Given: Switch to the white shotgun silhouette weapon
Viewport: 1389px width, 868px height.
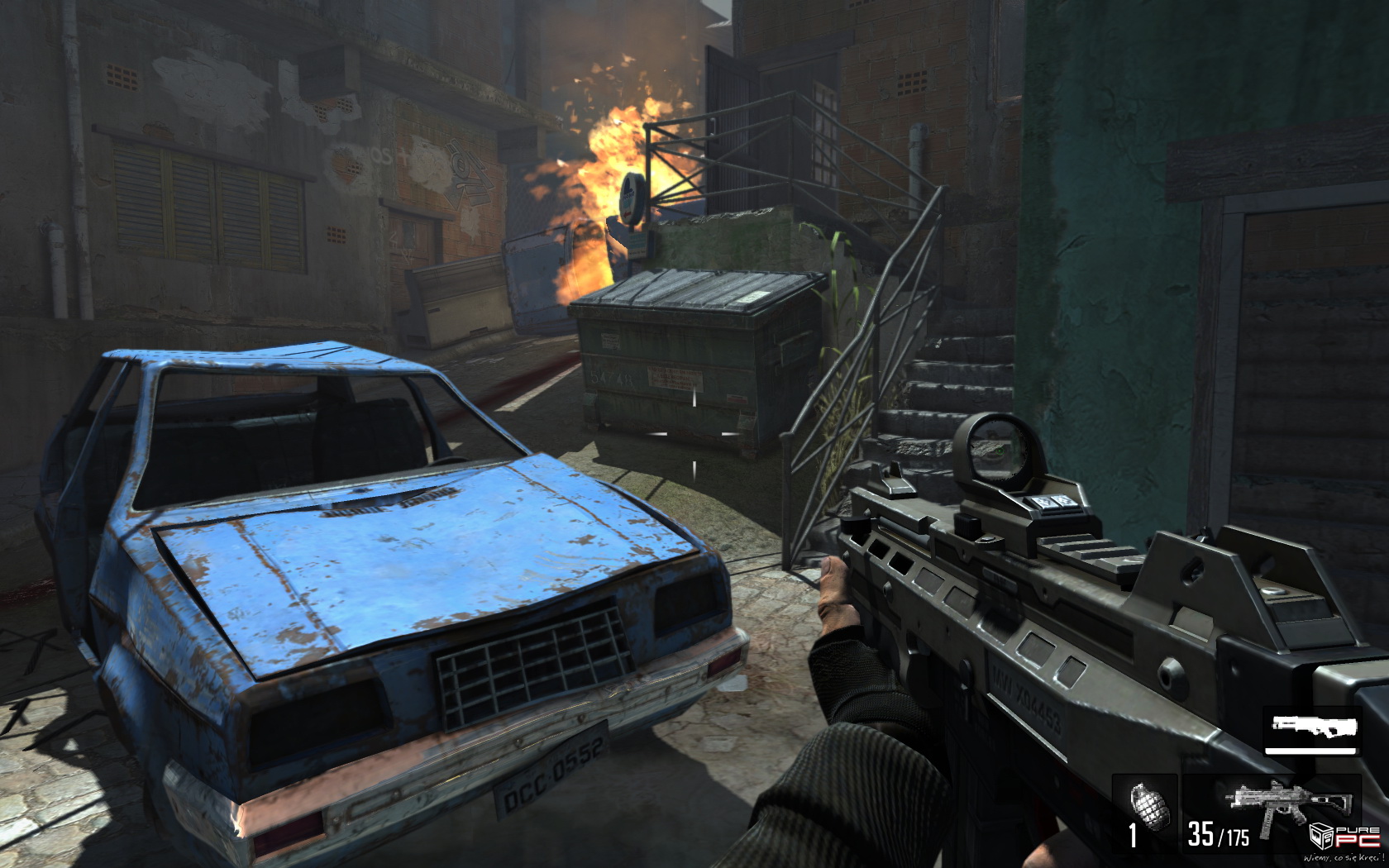Looking at the screenshot, I should [x=1313, y=727].
